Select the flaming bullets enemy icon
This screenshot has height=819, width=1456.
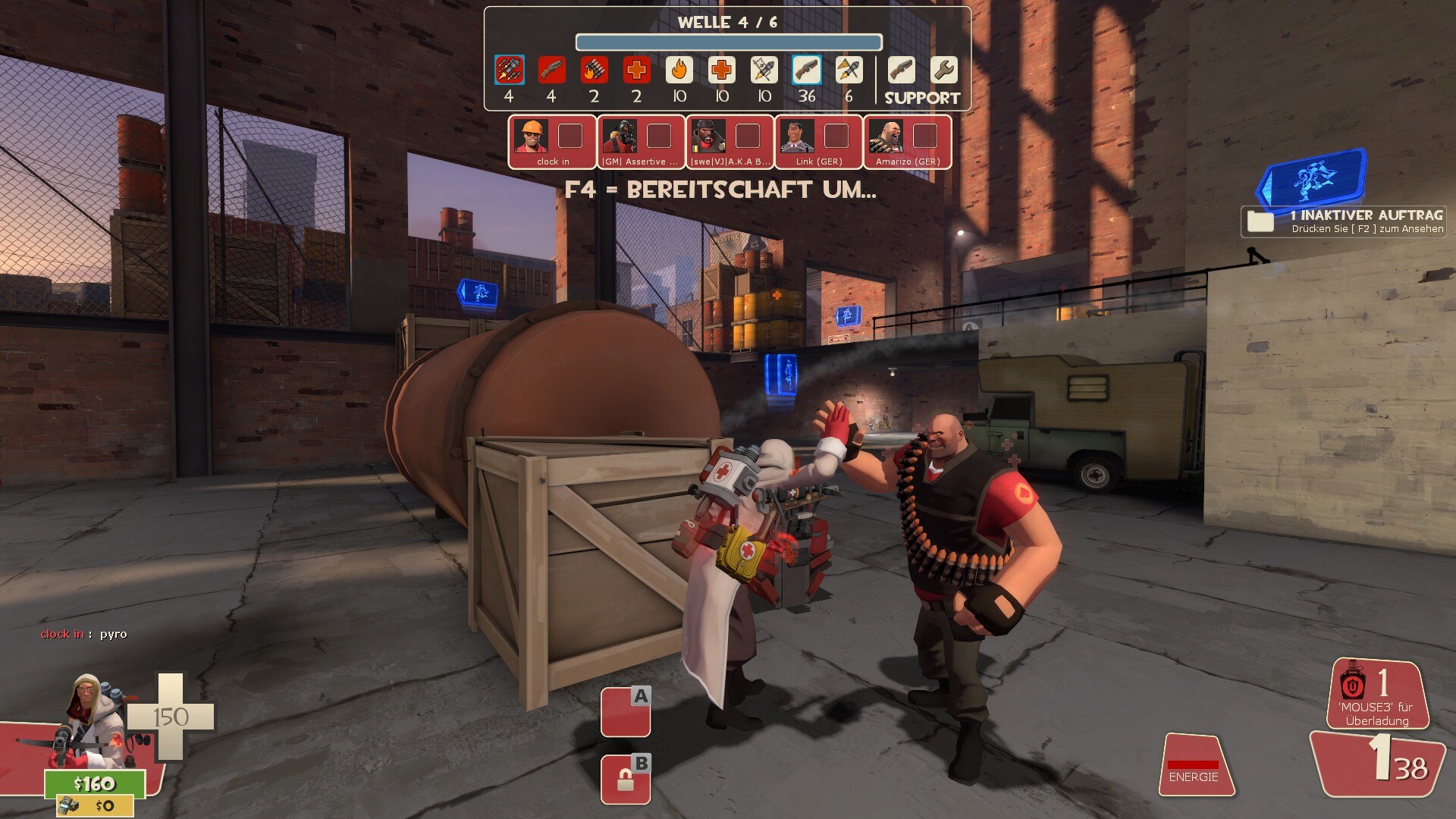point(594,71)
